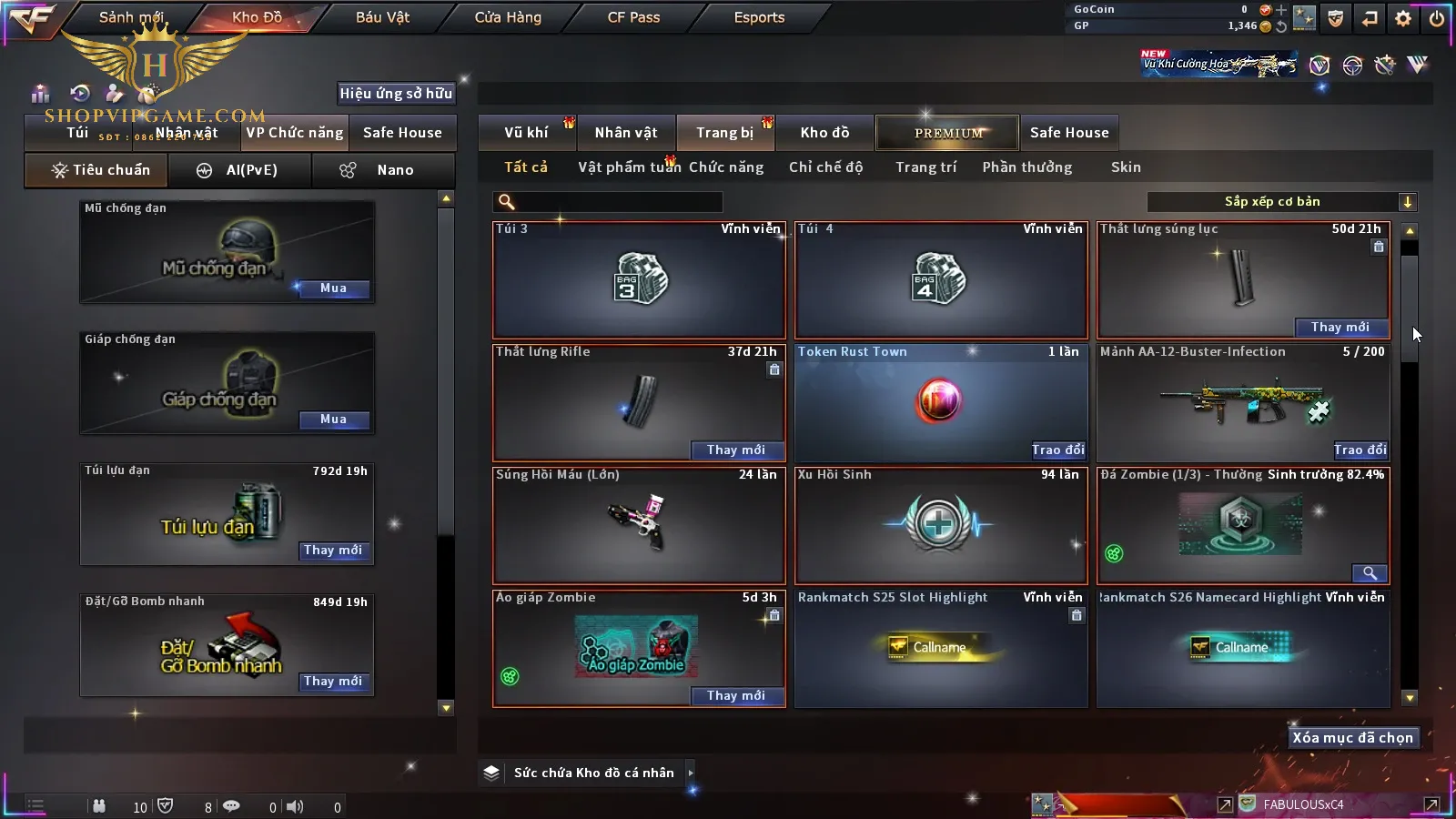This screenshot has height=819, width=1456.
Task: Buy the Mũ chống đạn helmet
Action: [333, 288]
